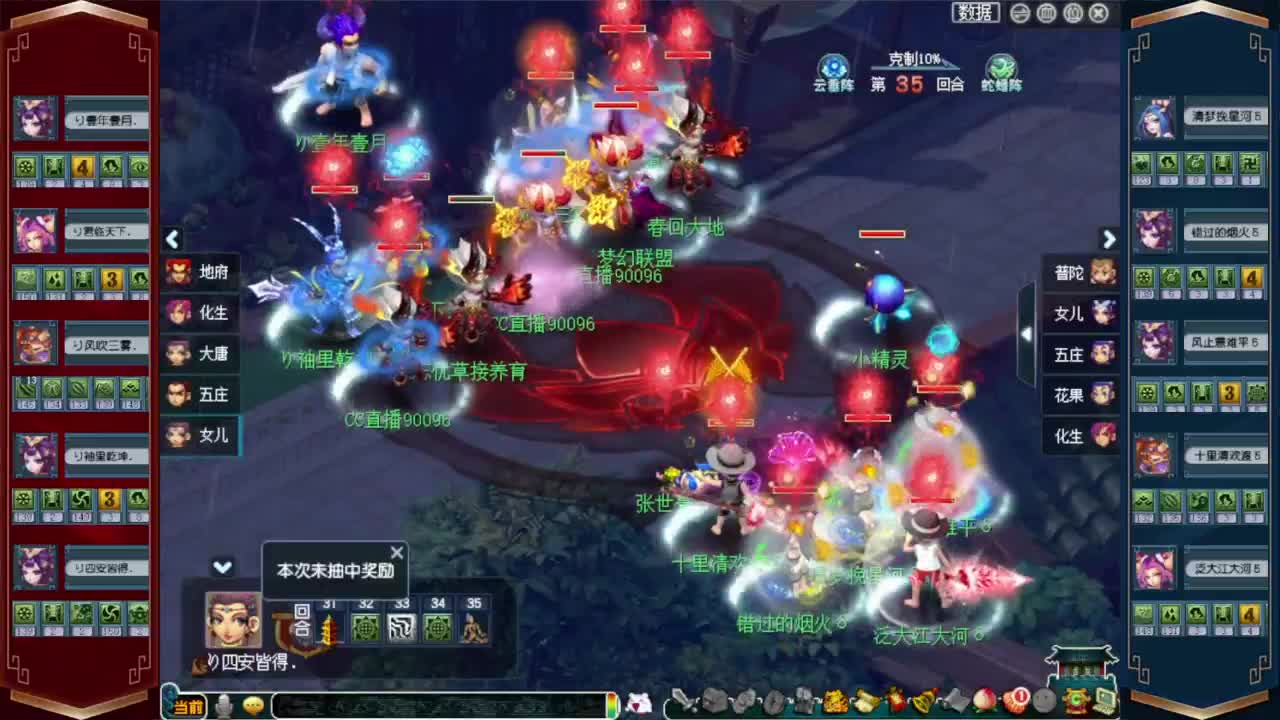Collapse the panel using the down chevron above the portrait
This screenshot has height=720, width=1280.
[x=224, y=566]
